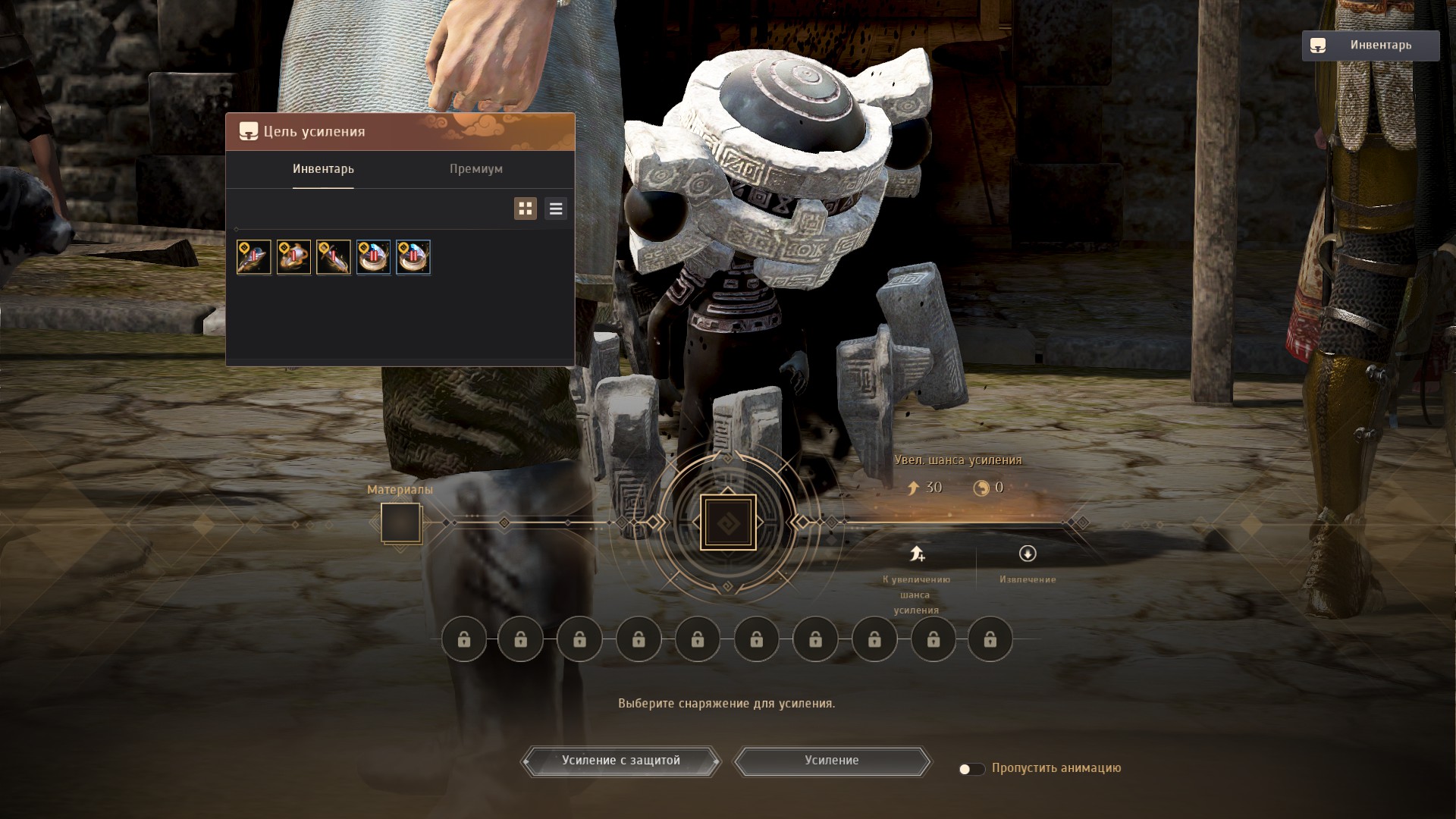The image size is (1456, 819).
Task: Switch to the Премиум tab
Action: [475, 169]
